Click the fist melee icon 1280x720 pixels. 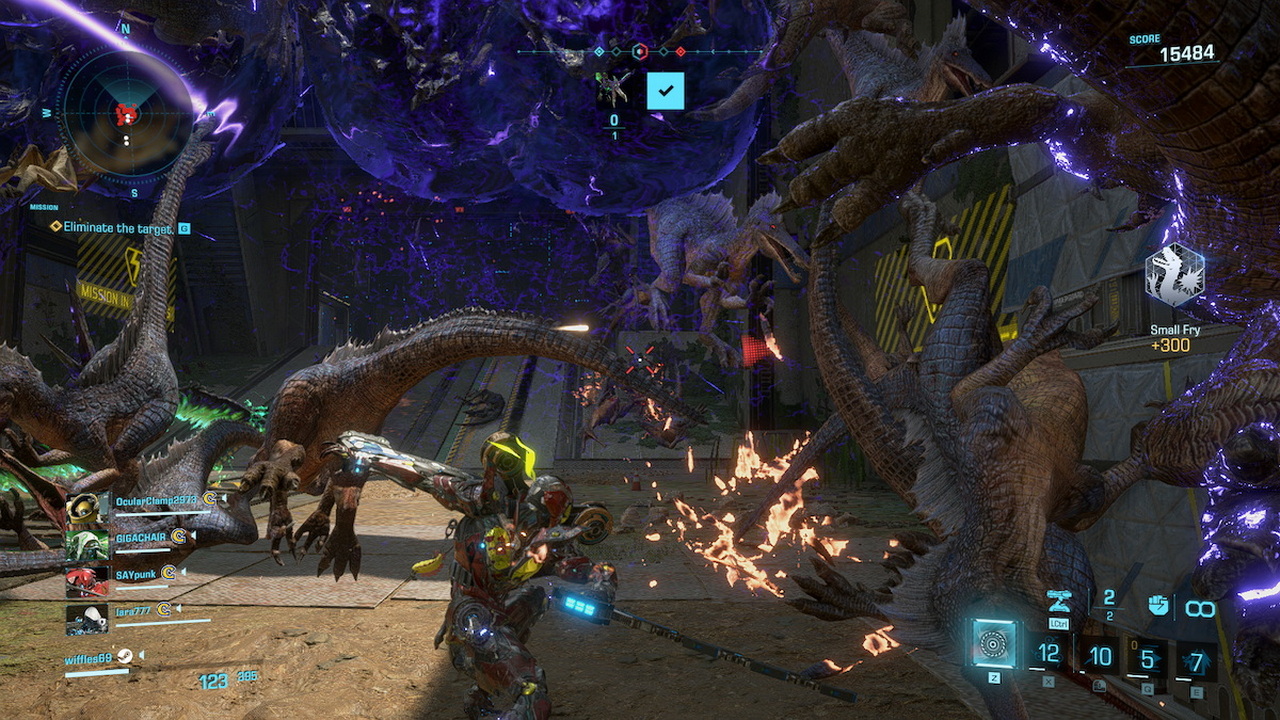click(1158, 605)
